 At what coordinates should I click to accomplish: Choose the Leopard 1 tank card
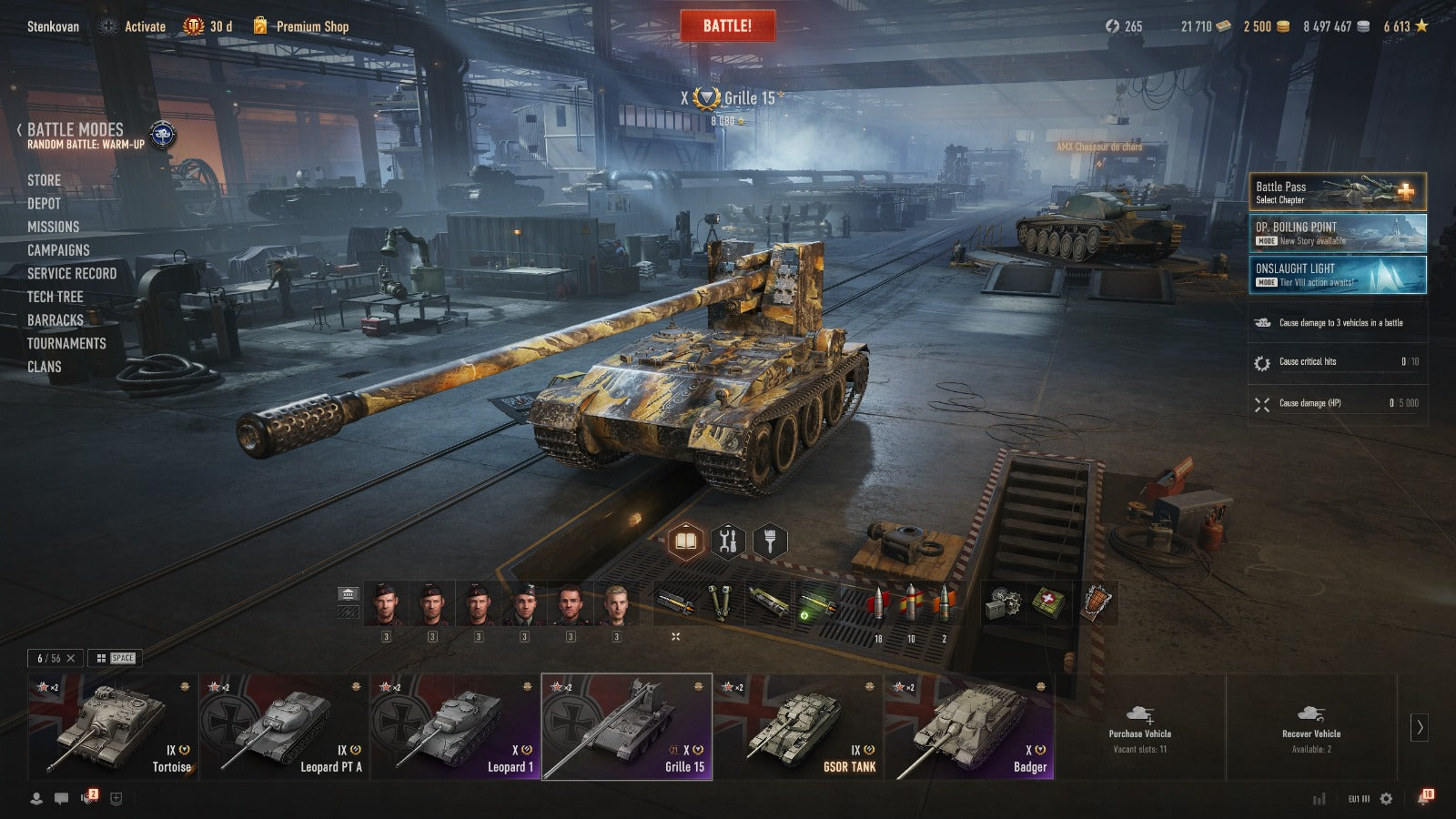(455, 727)
